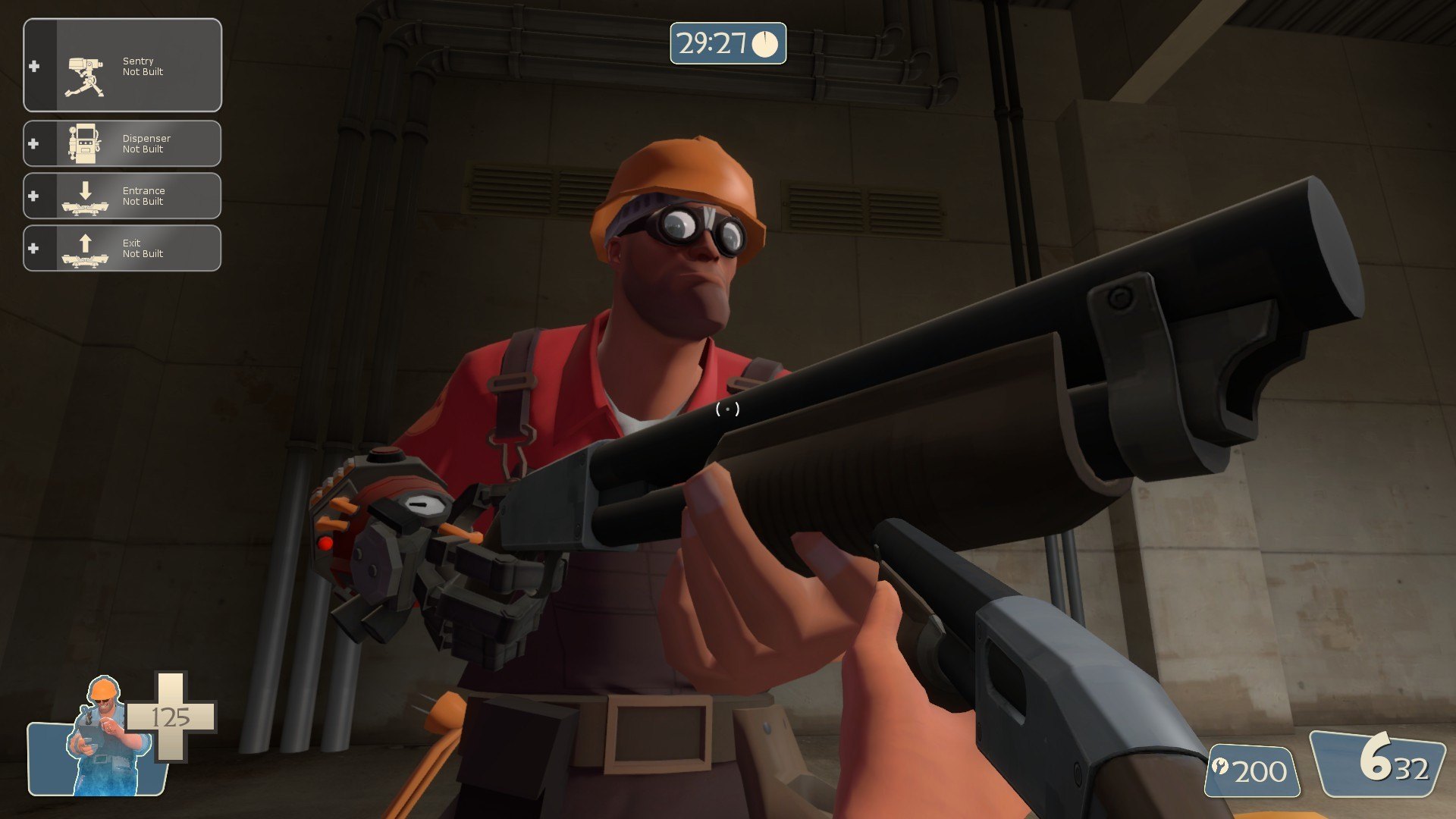Select the Sentry Not Built panel
1456x819 pixels.
coord(123,66)
